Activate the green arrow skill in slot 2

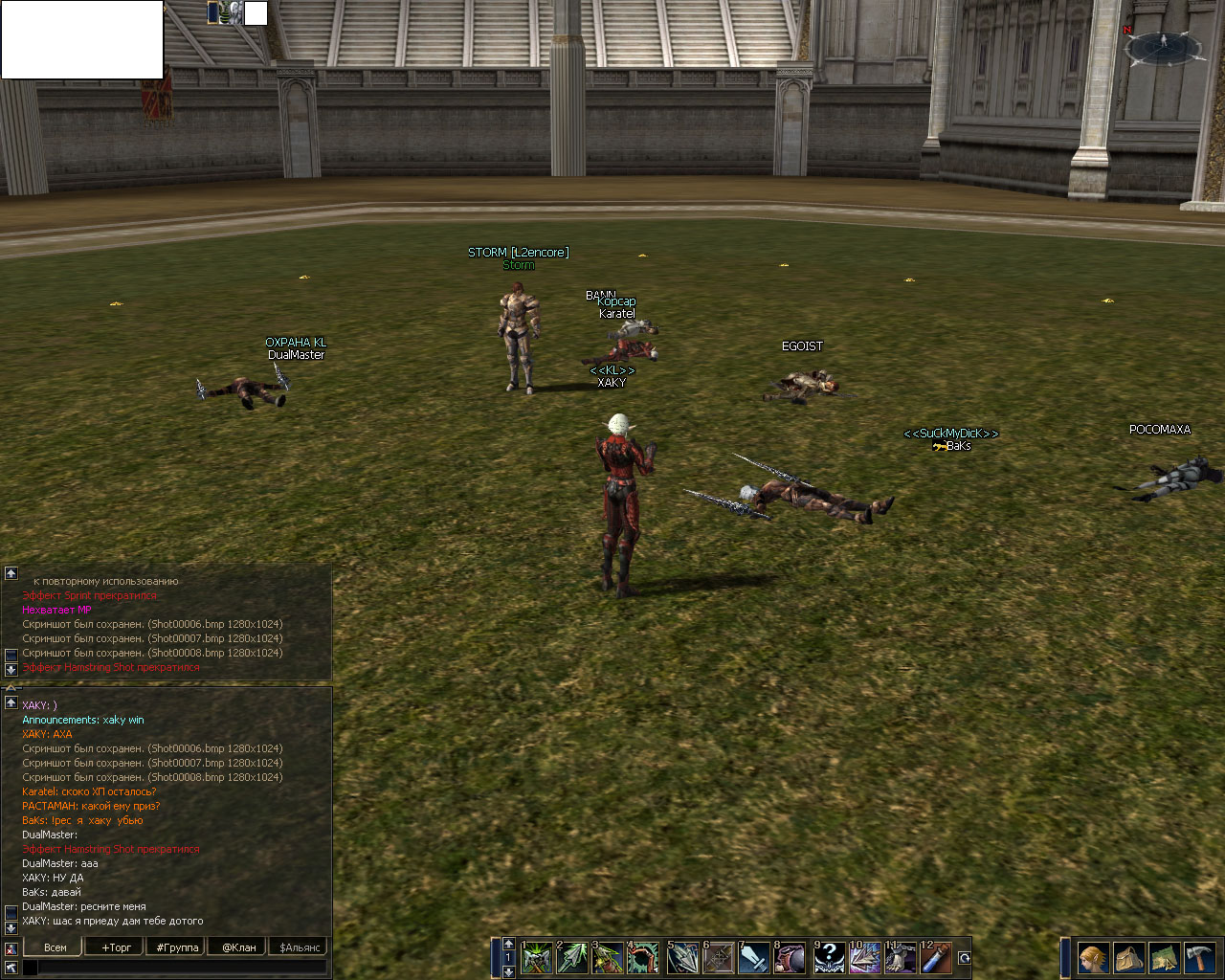tap(572, 957)
